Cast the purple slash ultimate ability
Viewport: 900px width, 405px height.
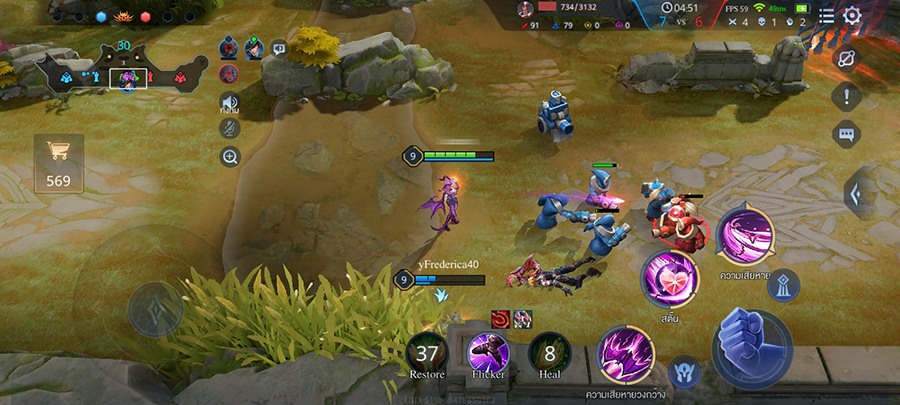pyautogui.click(x=745, y=233)
